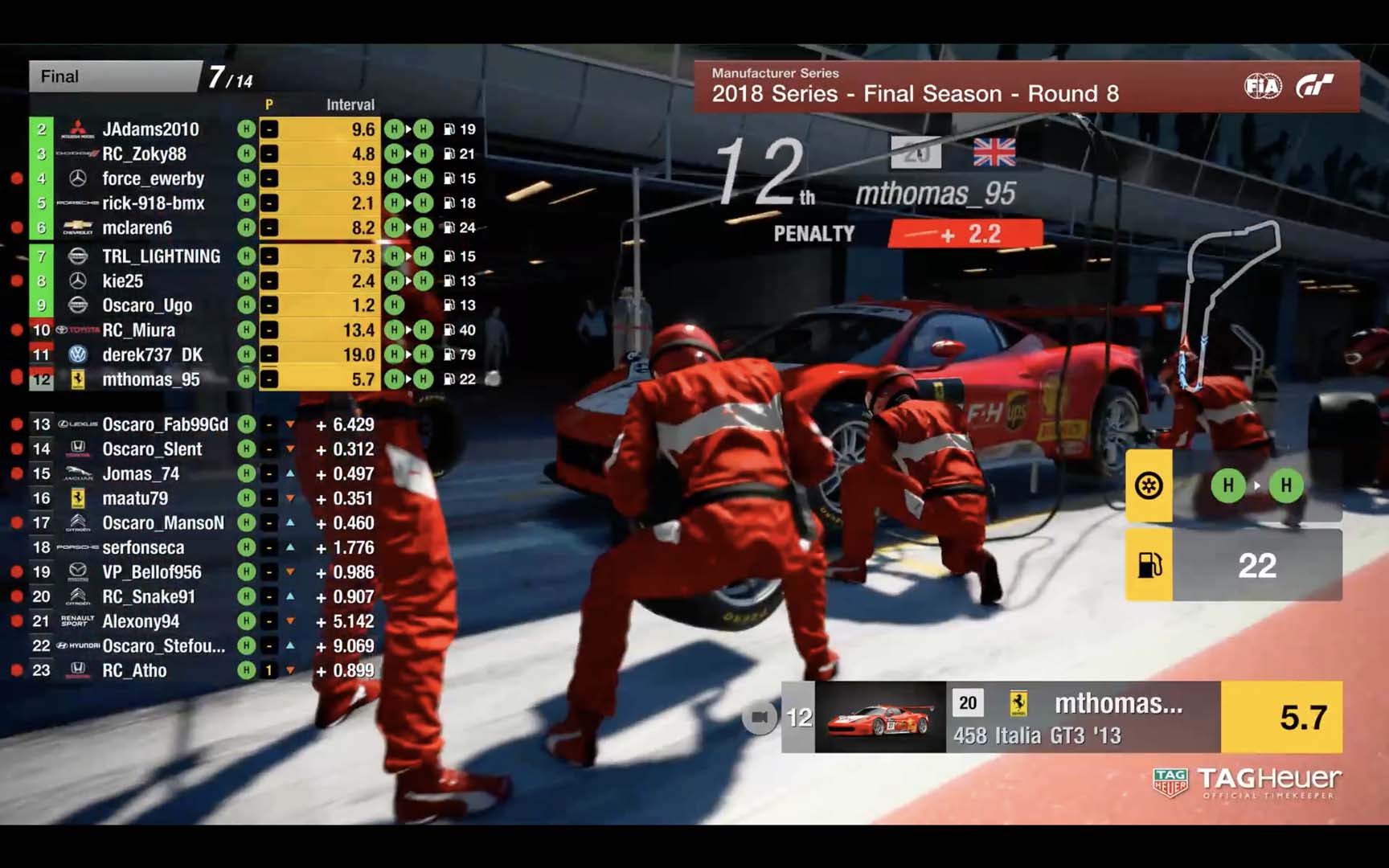Open the 458 Italia GT3 car thumbnail
This screenshot has height=868, width=1389.
coord(880,717)
